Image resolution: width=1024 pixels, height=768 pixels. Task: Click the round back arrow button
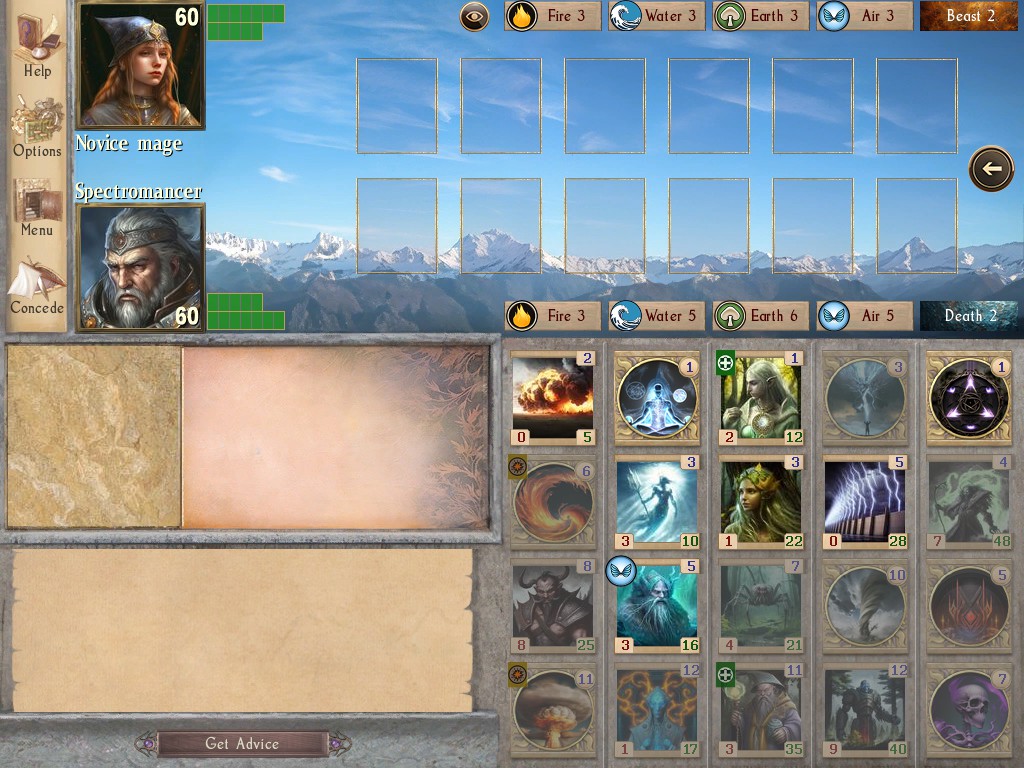(x=991, y=169)
